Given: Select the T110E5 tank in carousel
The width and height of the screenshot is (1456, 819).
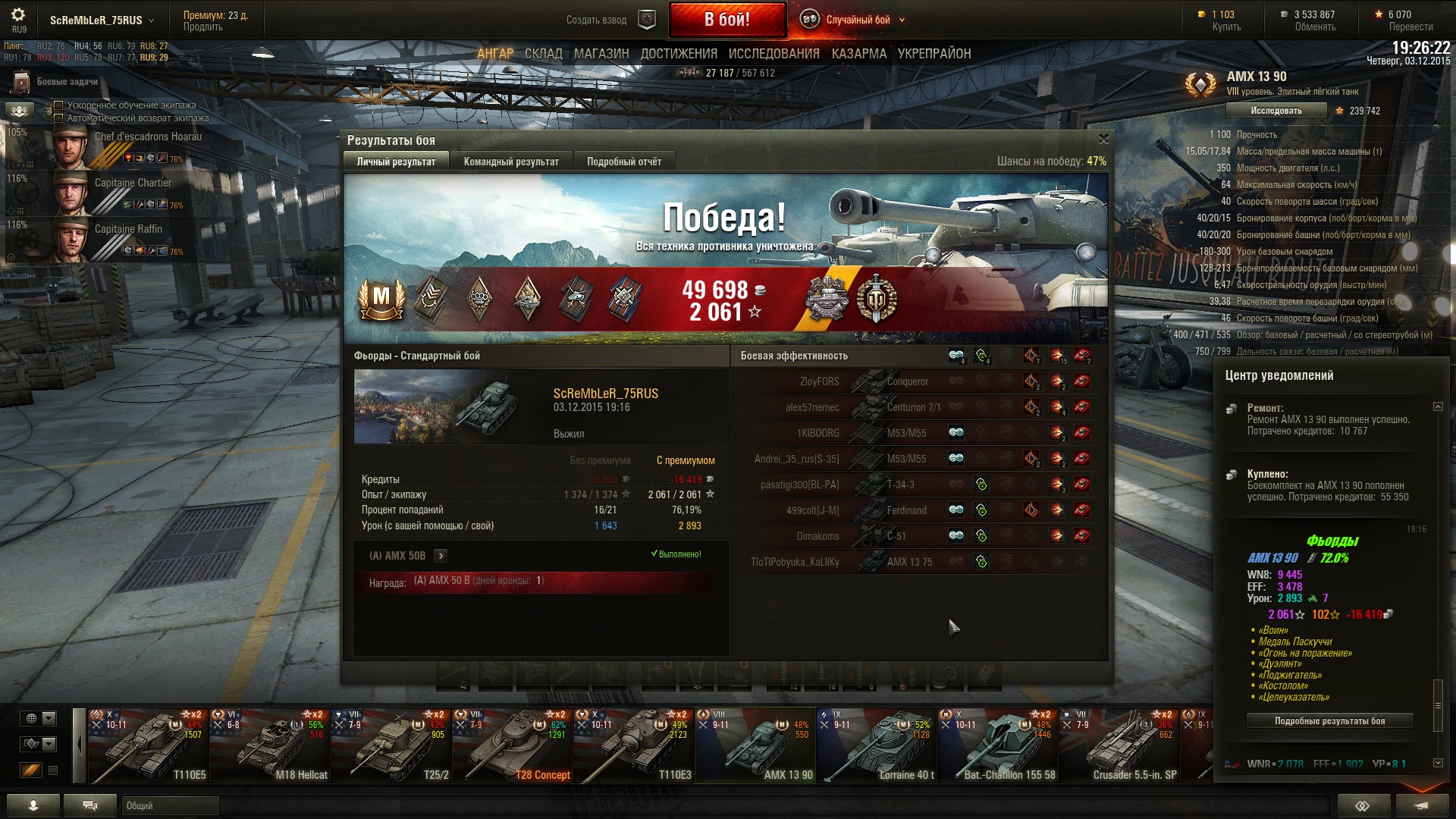Looking at the screenshot, I should point(148,747).
